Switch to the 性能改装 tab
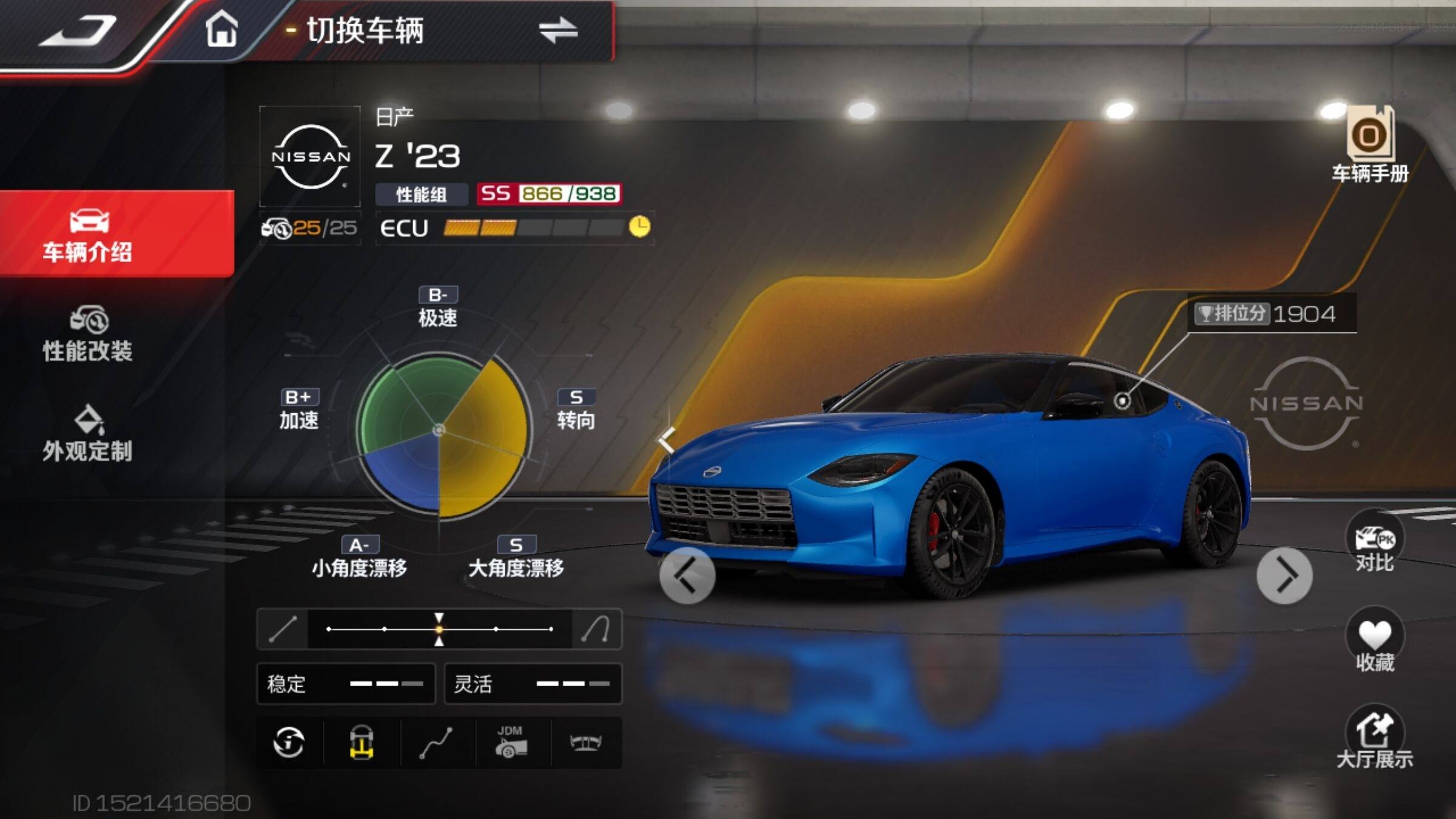 click(89, 334)
